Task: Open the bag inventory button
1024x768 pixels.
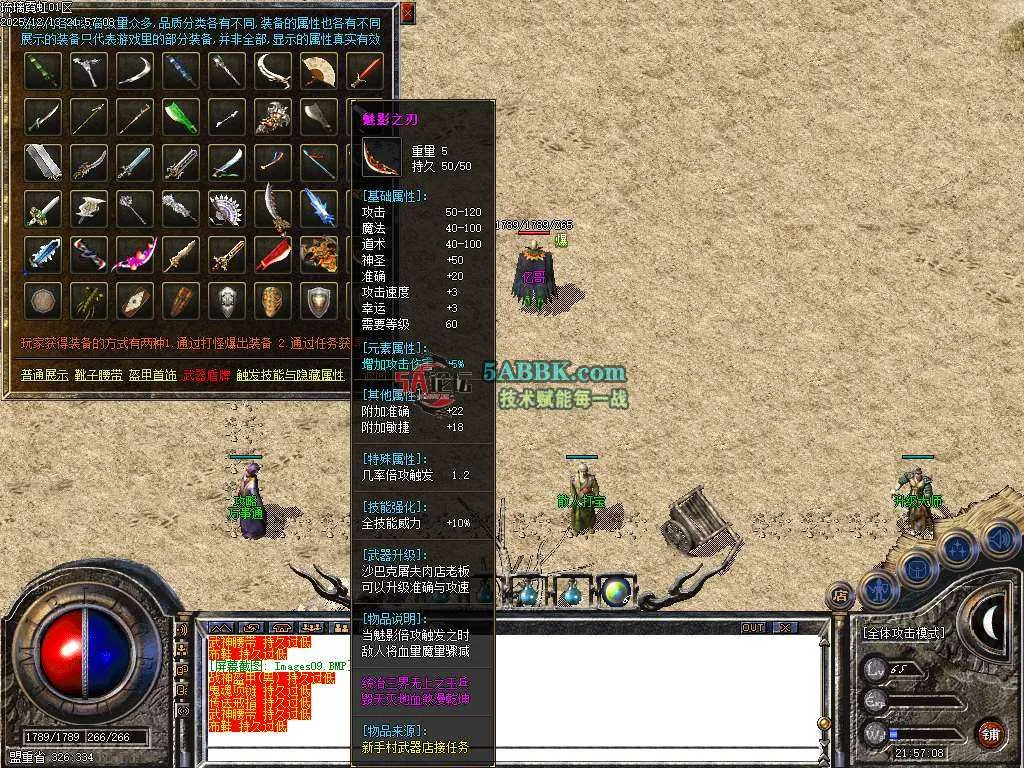Action: [917, 570]
